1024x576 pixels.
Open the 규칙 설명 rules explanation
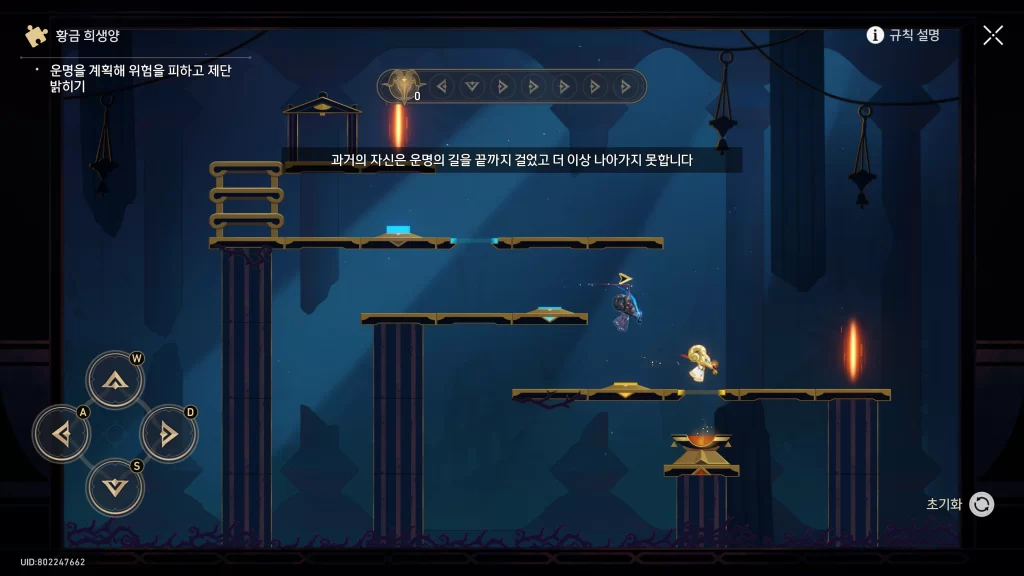[x=903, y=35]
